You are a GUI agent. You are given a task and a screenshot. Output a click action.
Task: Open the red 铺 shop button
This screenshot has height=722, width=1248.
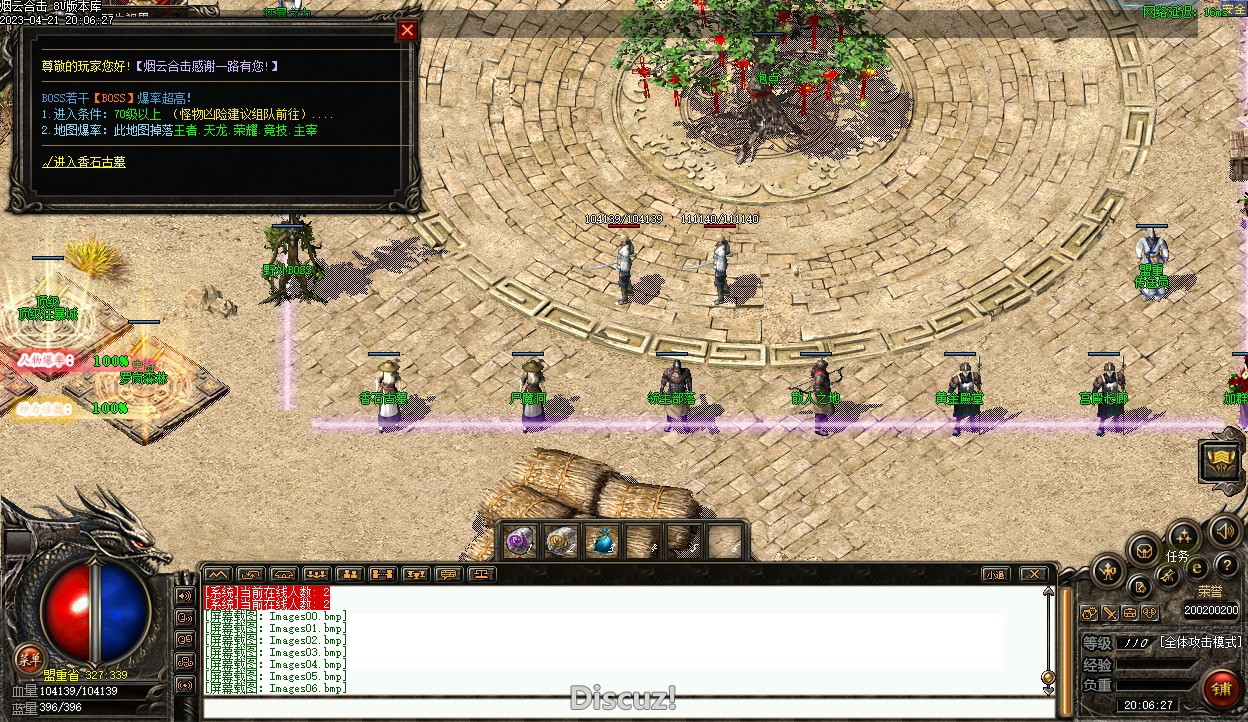(x=1221, y=688)
